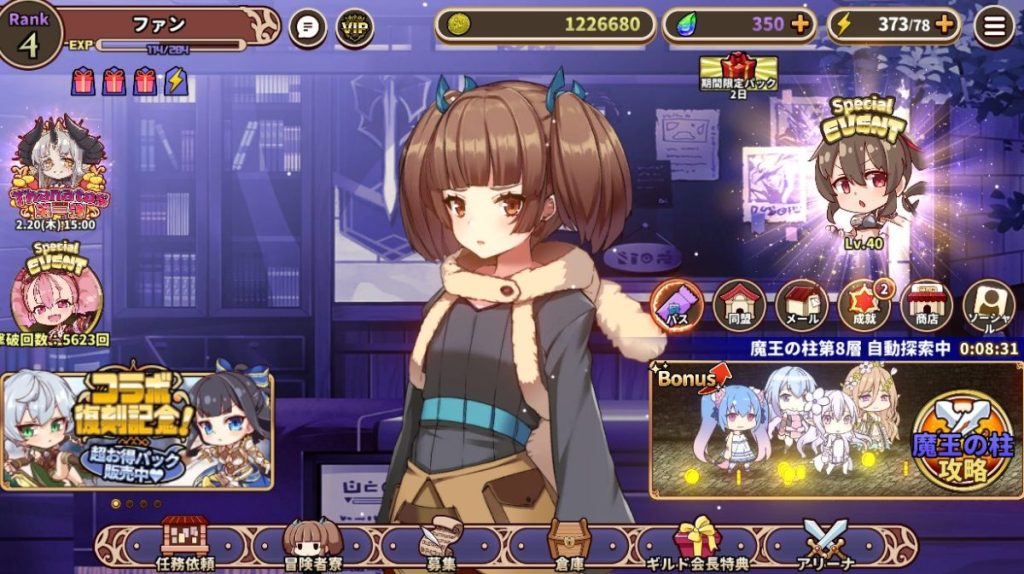Screen dimensions: 1024x574
Task: Open the パス pass ticket icon
Action: [x=677, y=303]
